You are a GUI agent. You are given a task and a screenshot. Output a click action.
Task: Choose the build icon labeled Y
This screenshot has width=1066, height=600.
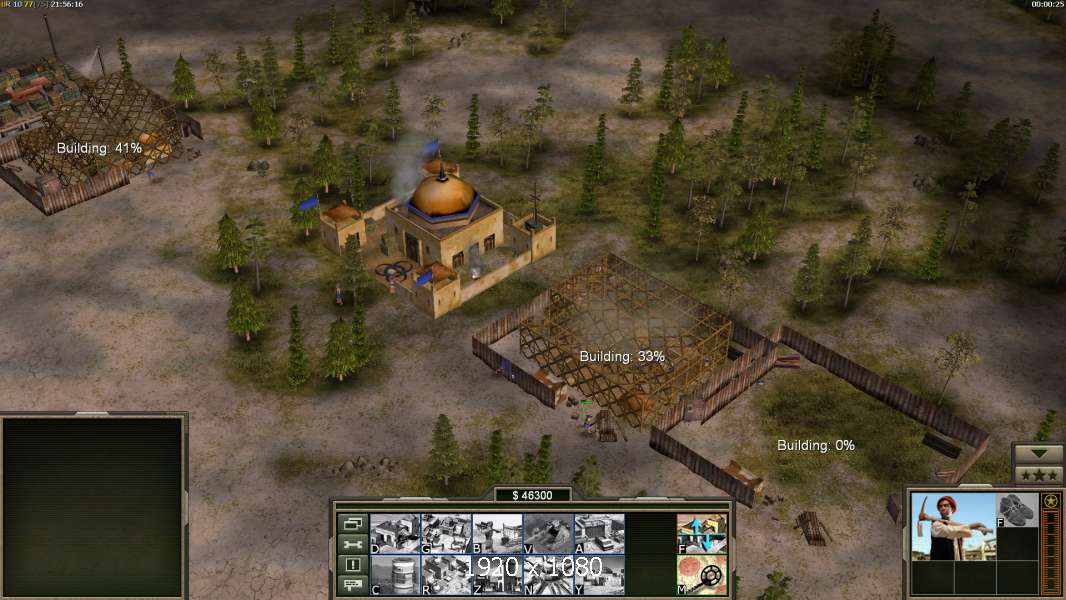(x=599, y=575)
